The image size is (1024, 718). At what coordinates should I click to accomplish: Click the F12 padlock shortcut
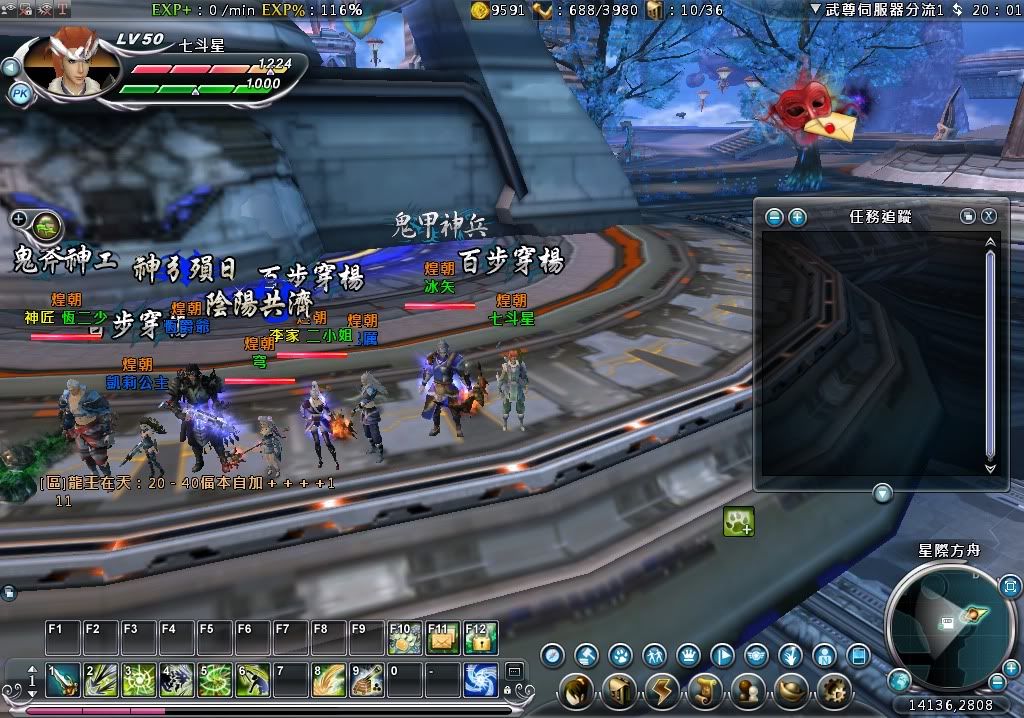click(x=480, y=637)
